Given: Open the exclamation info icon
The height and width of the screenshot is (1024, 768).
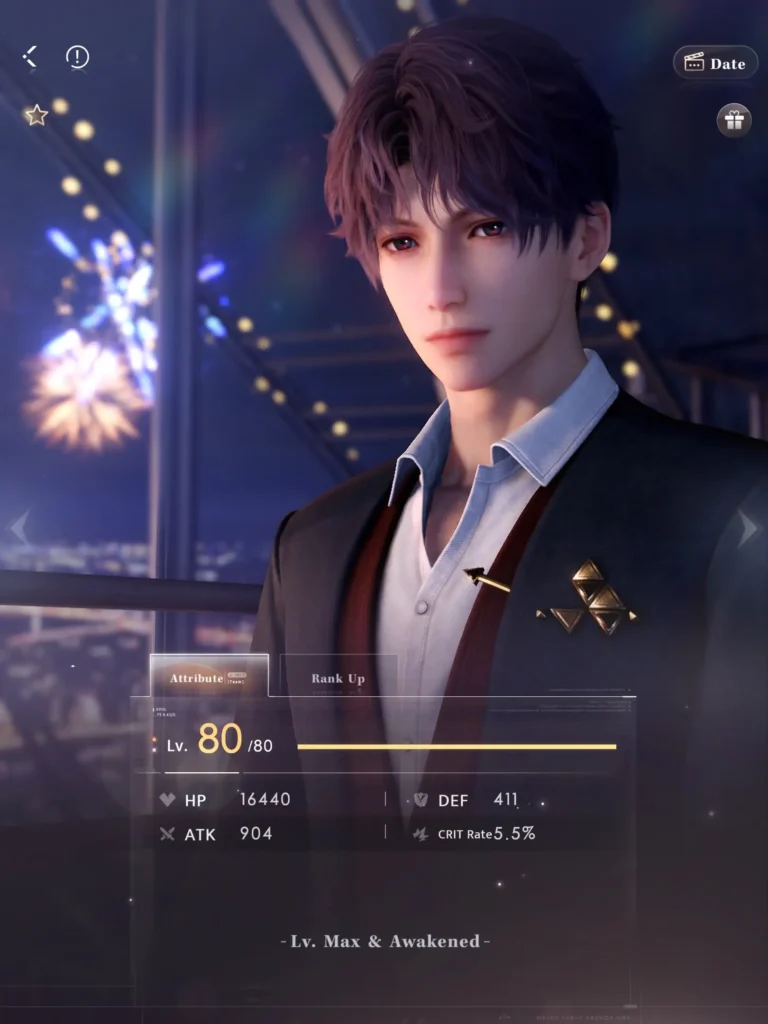Looking at the screenshot, I should point(77,57).
